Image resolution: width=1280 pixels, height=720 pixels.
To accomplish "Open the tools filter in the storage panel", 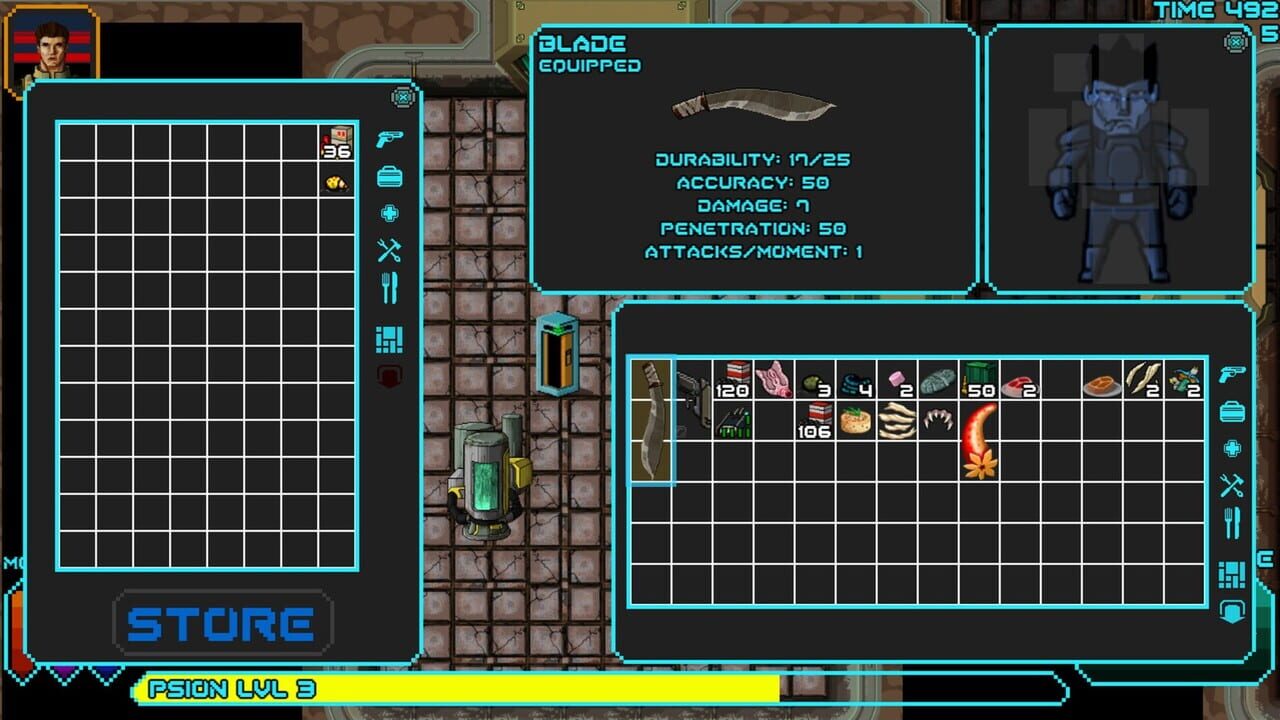I will coord(388,252).
